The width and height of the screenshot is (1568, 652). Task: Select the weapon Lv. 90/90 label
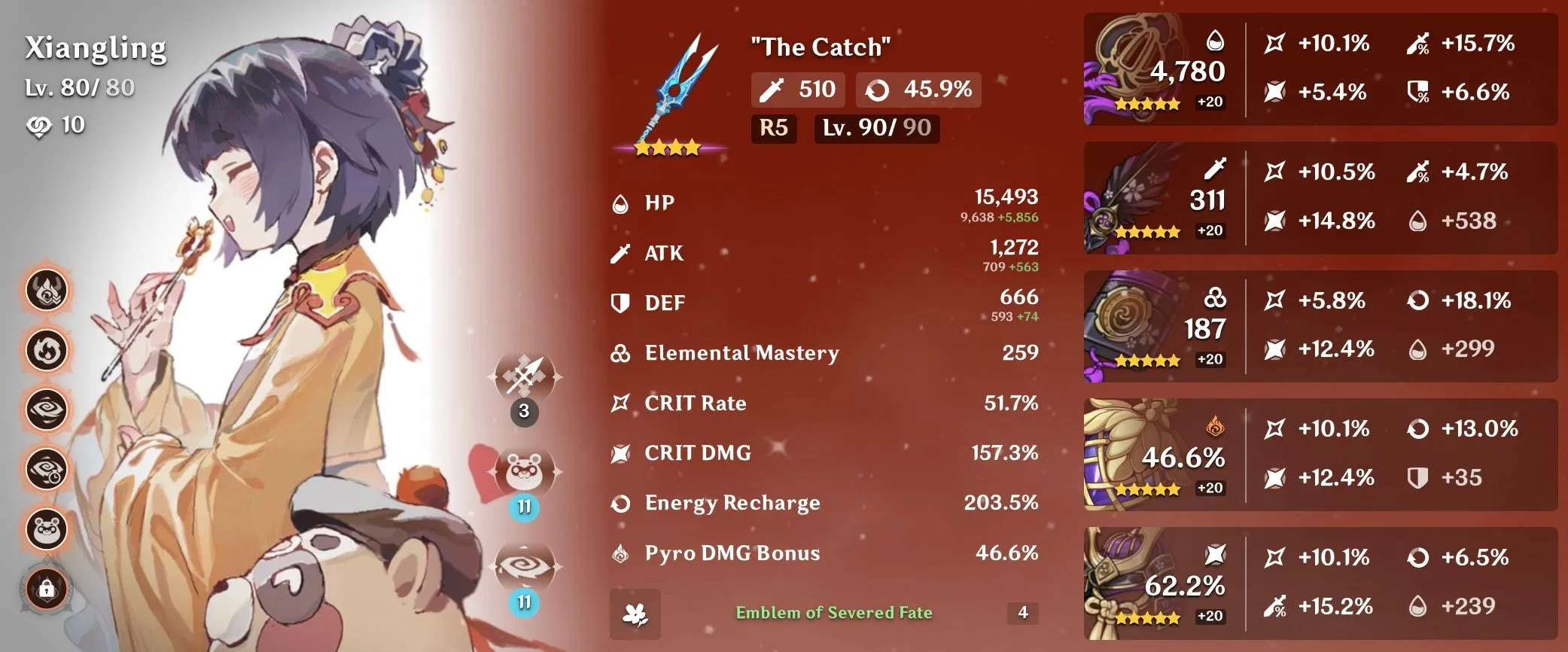click(875, 129)
